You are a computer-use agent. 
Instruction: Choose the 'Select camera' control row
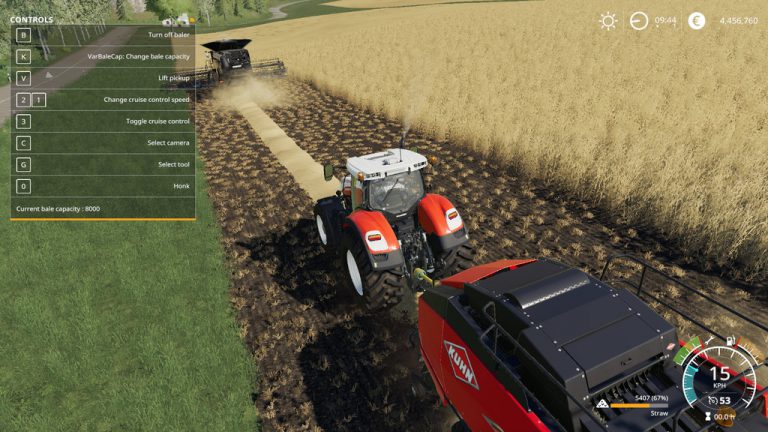tap(103, 143)
